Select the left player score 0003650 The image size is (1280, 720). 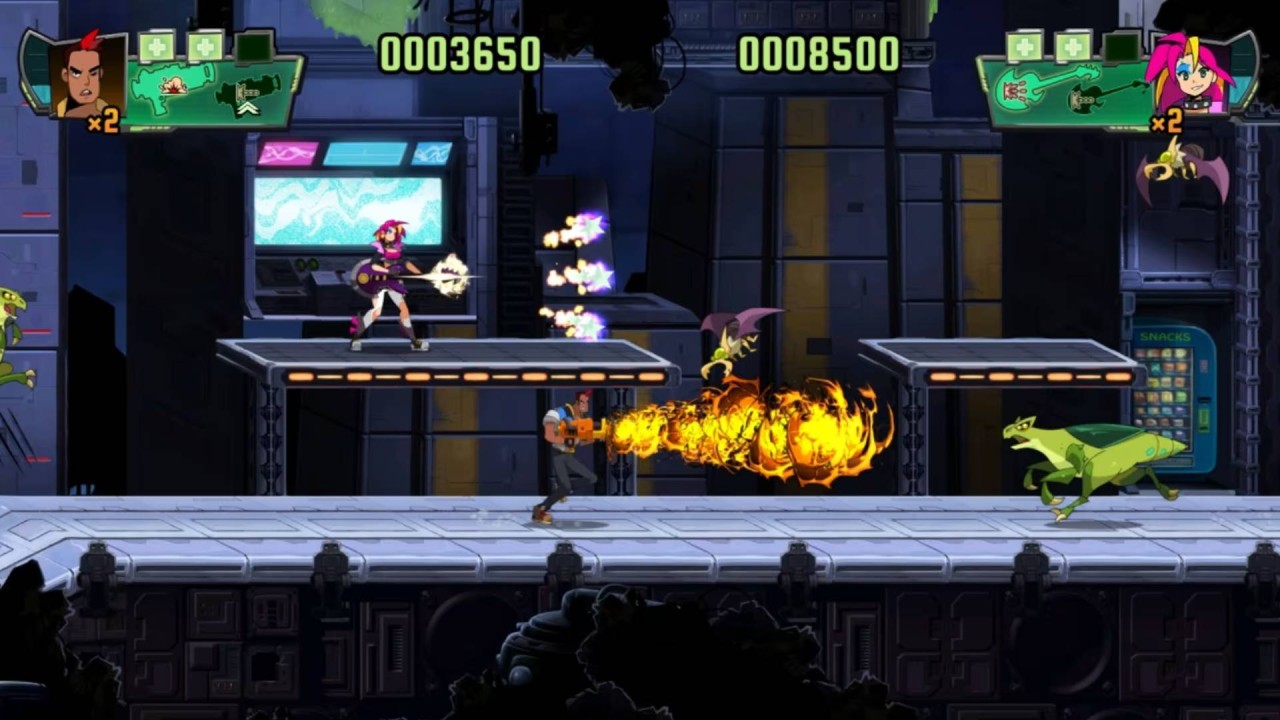[460, 55]
